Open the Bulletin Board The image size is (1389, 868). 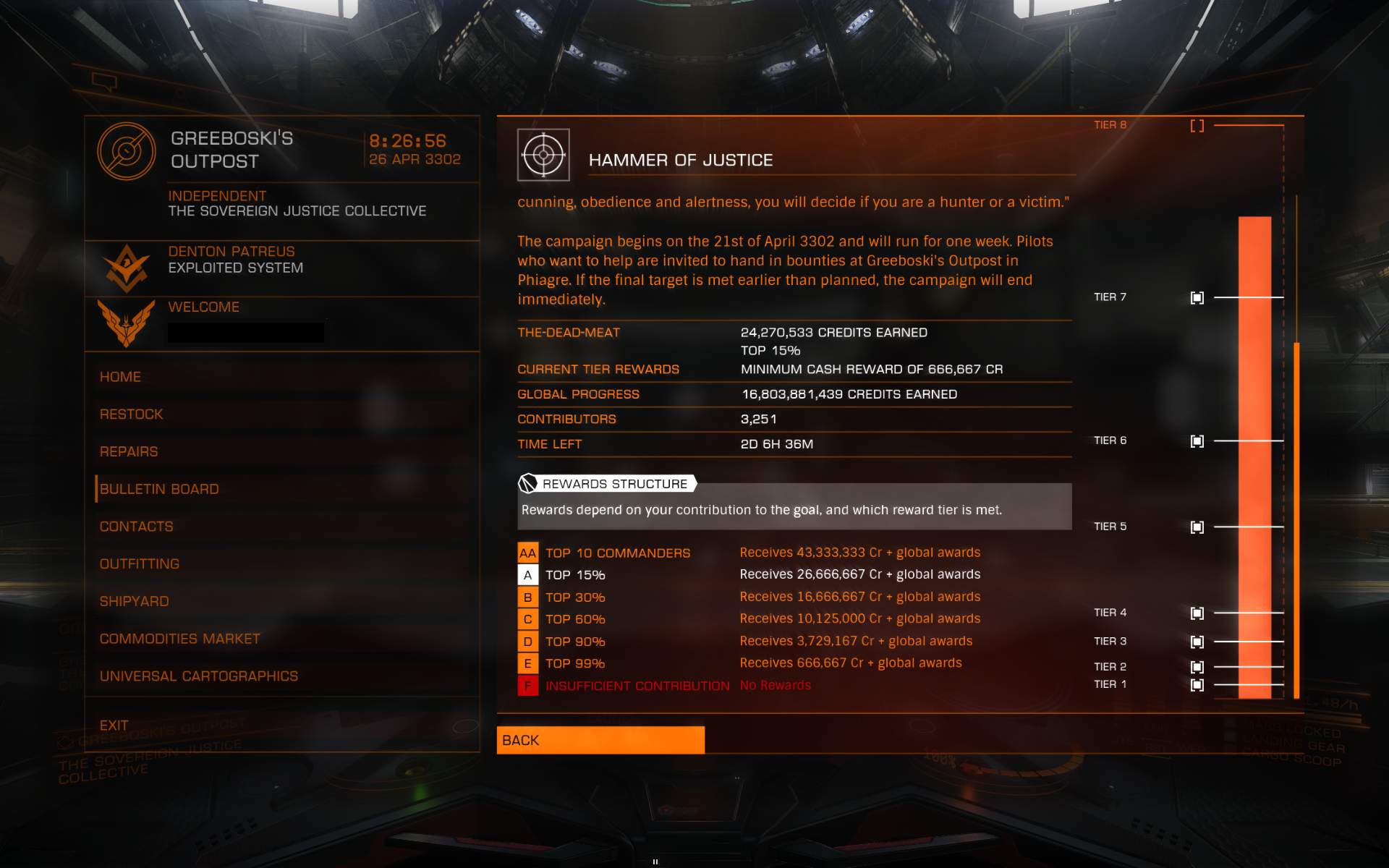pyautogui.click(x=159, y=489)
